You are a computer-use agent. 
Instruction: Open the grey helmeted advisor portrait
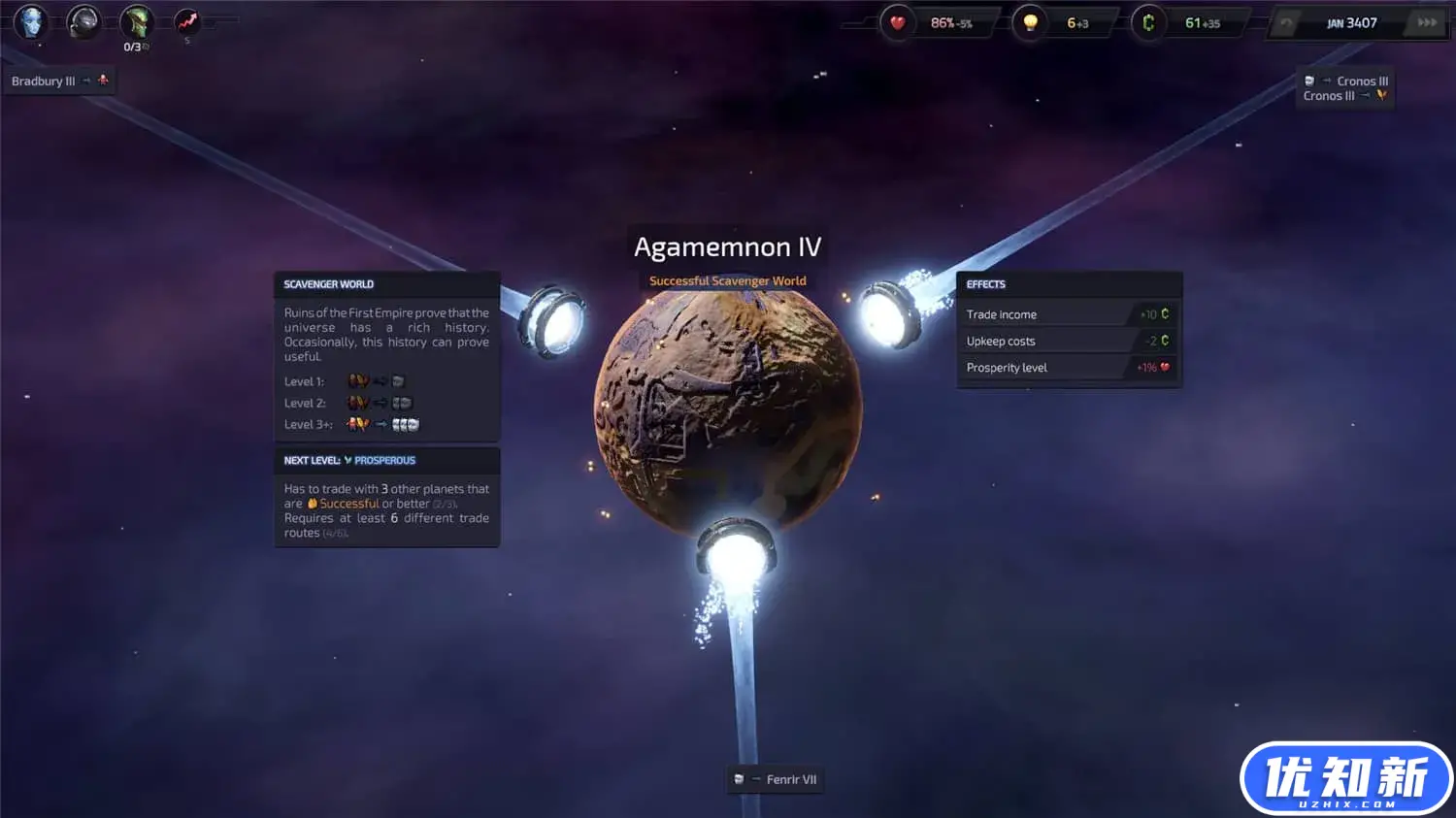tap(83, 21)
